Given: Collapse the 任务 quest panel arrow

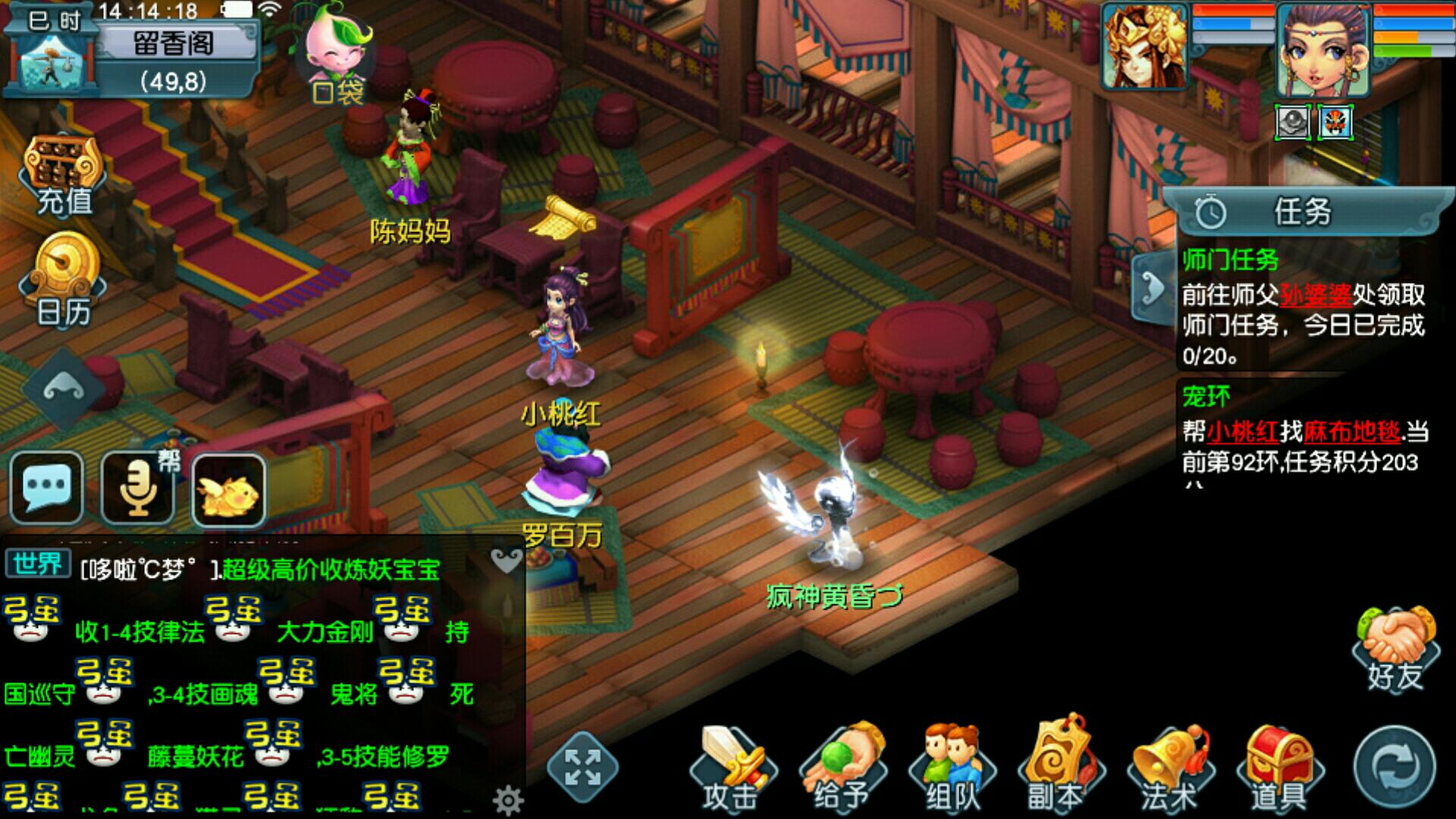Looking at the screenshot, I should tap(1153, 290).
